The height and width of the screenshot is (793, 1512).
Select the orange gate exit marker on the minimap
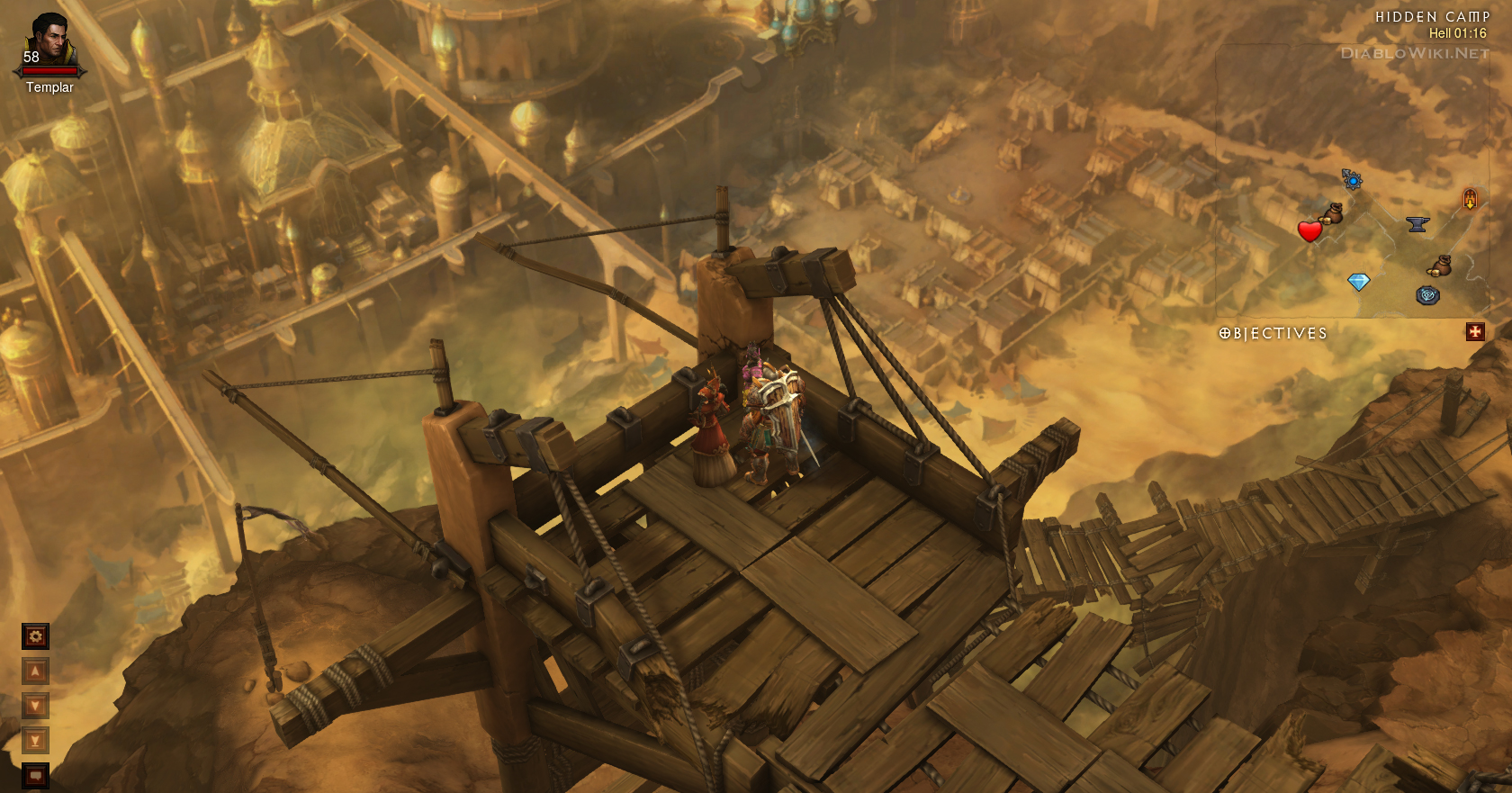click(1470, 199)
